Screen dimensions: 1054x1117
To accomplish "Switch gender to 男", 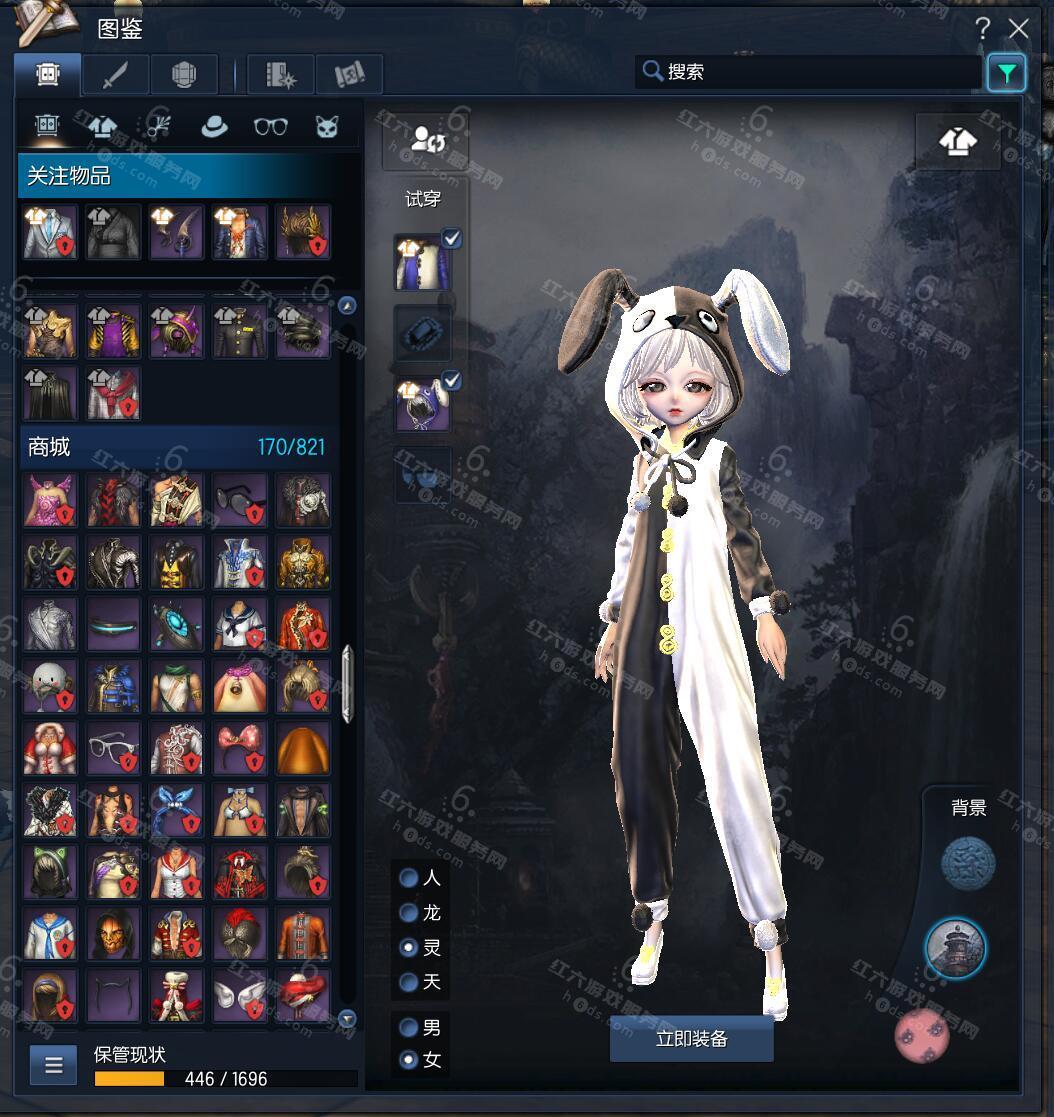I will pos(409,1027).
